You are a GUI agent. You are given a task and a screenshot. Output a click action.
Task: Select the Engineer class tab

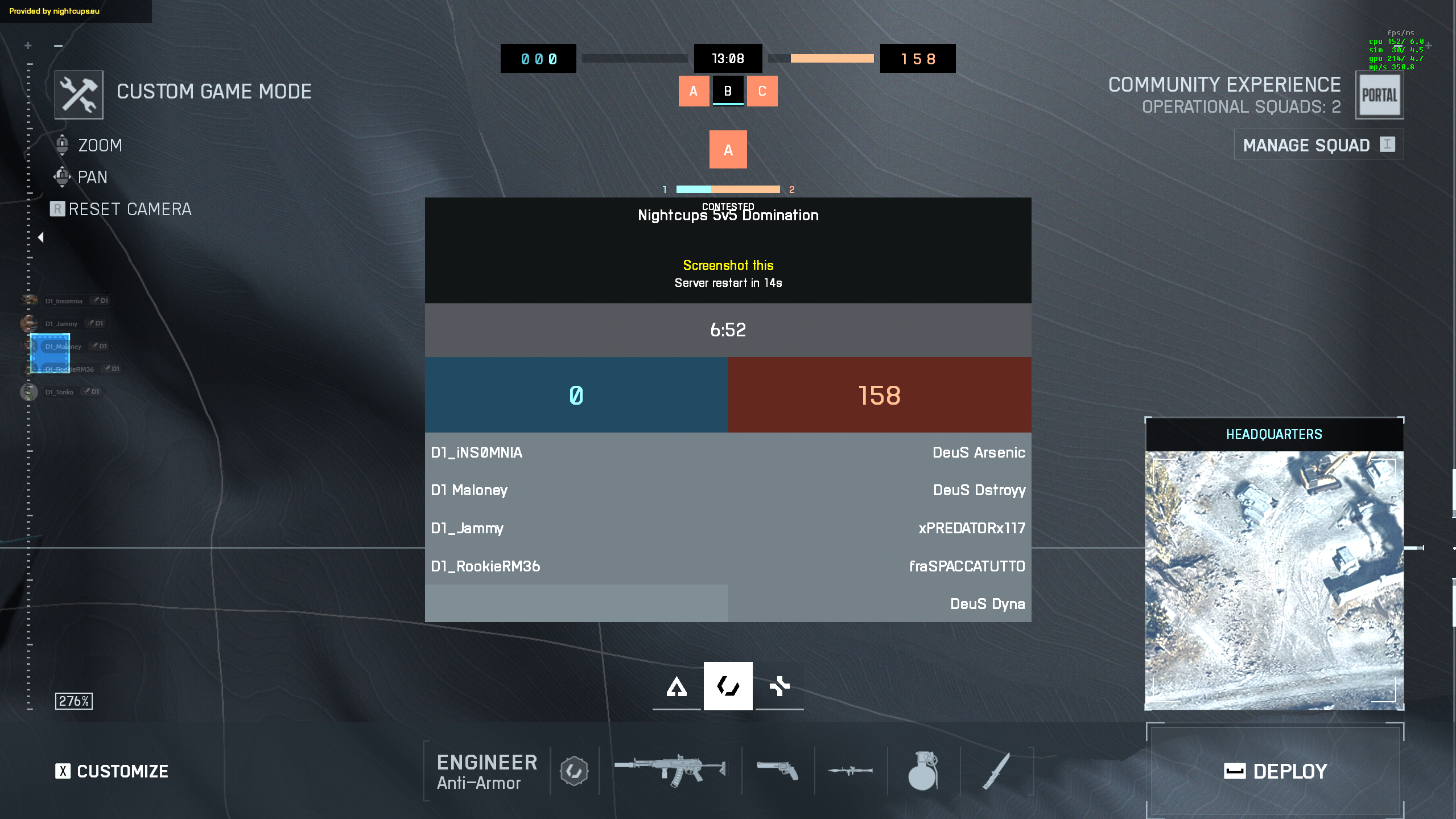(728, 686)
